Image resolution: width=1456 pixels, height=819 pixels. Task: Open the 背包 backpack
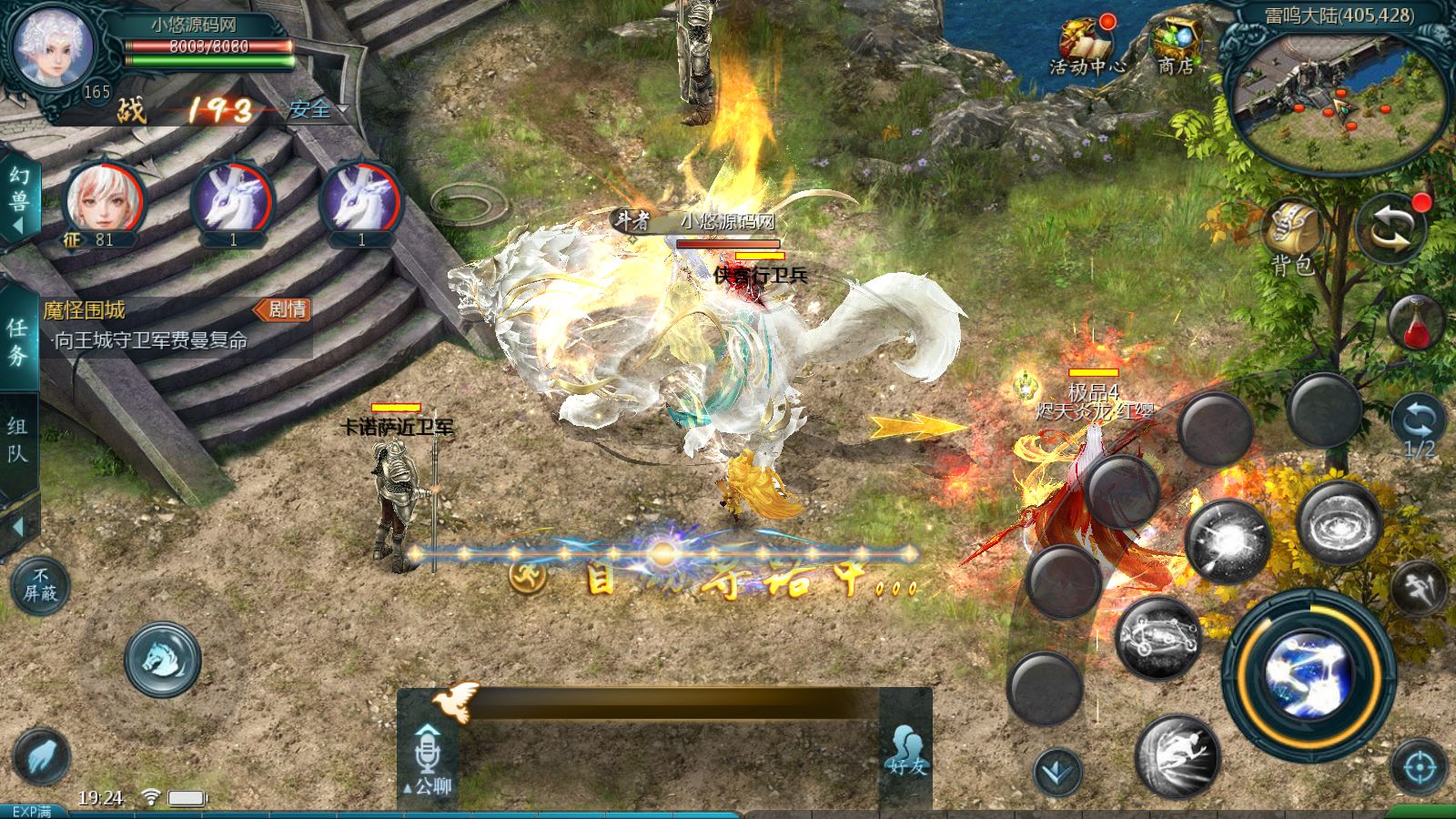[1292, 238]
